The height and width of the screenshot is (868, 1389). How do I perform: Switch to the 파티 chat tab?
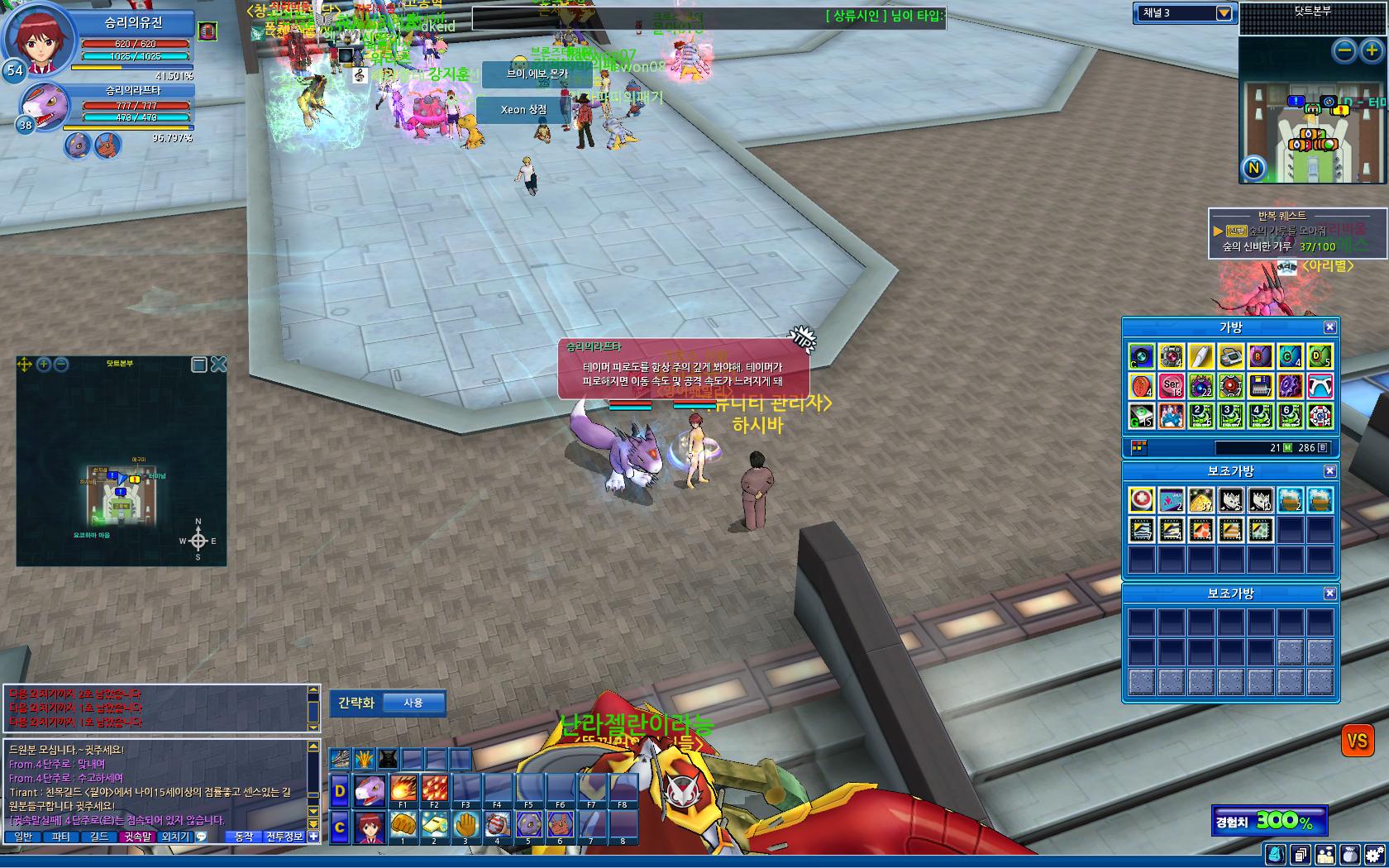click(x=60, y=837)
